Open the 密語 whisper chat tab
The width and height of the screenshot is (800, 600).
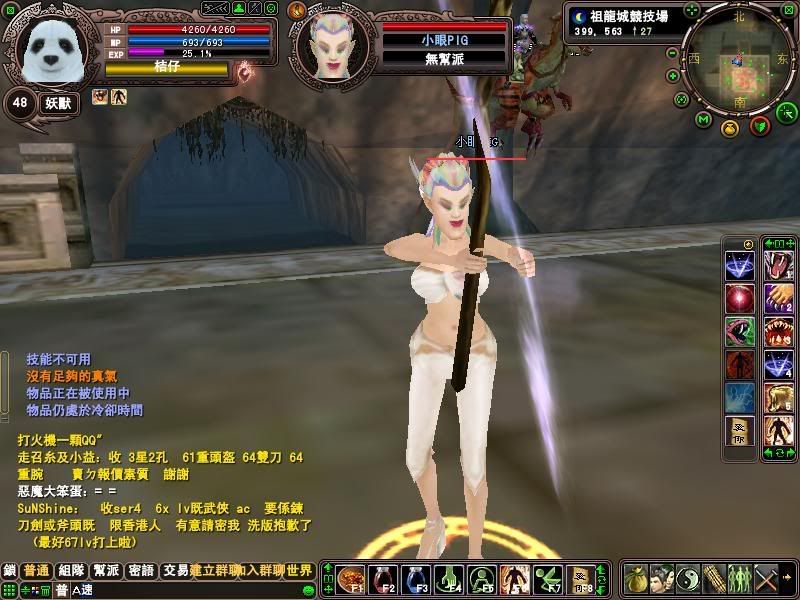click(141, 570)
